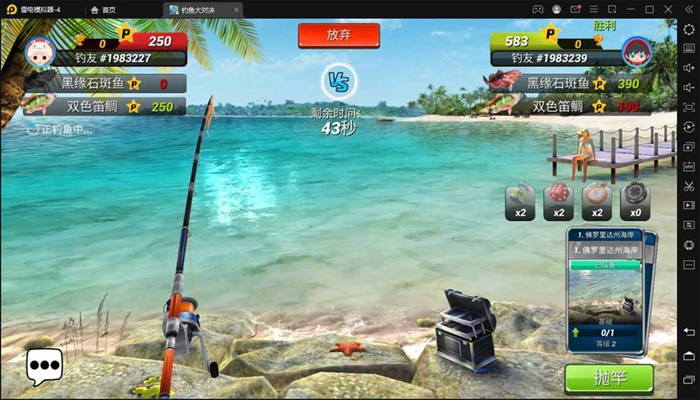Use the fish hook bait item

tap(521, 200)
